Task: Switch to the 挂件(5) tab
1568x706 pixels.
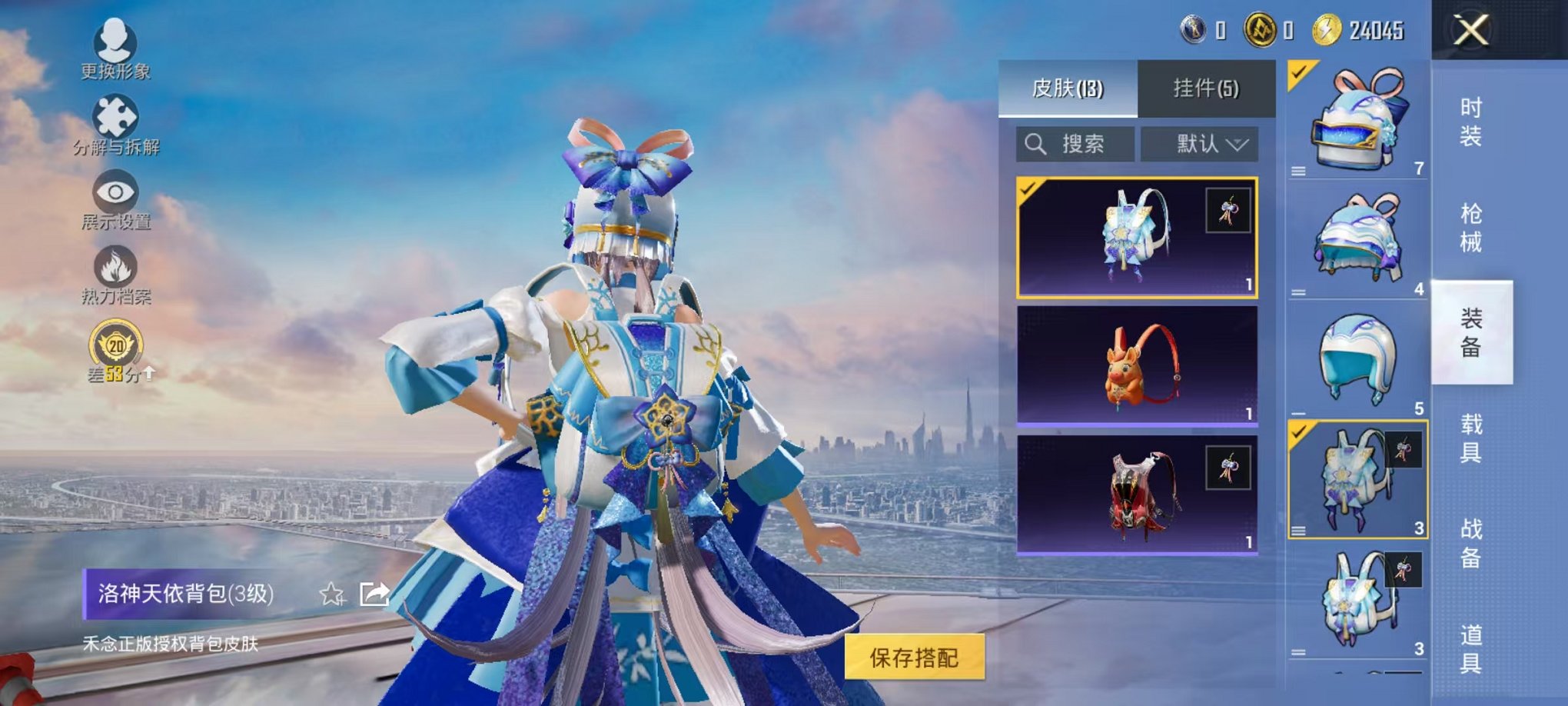Action: 1207,87
